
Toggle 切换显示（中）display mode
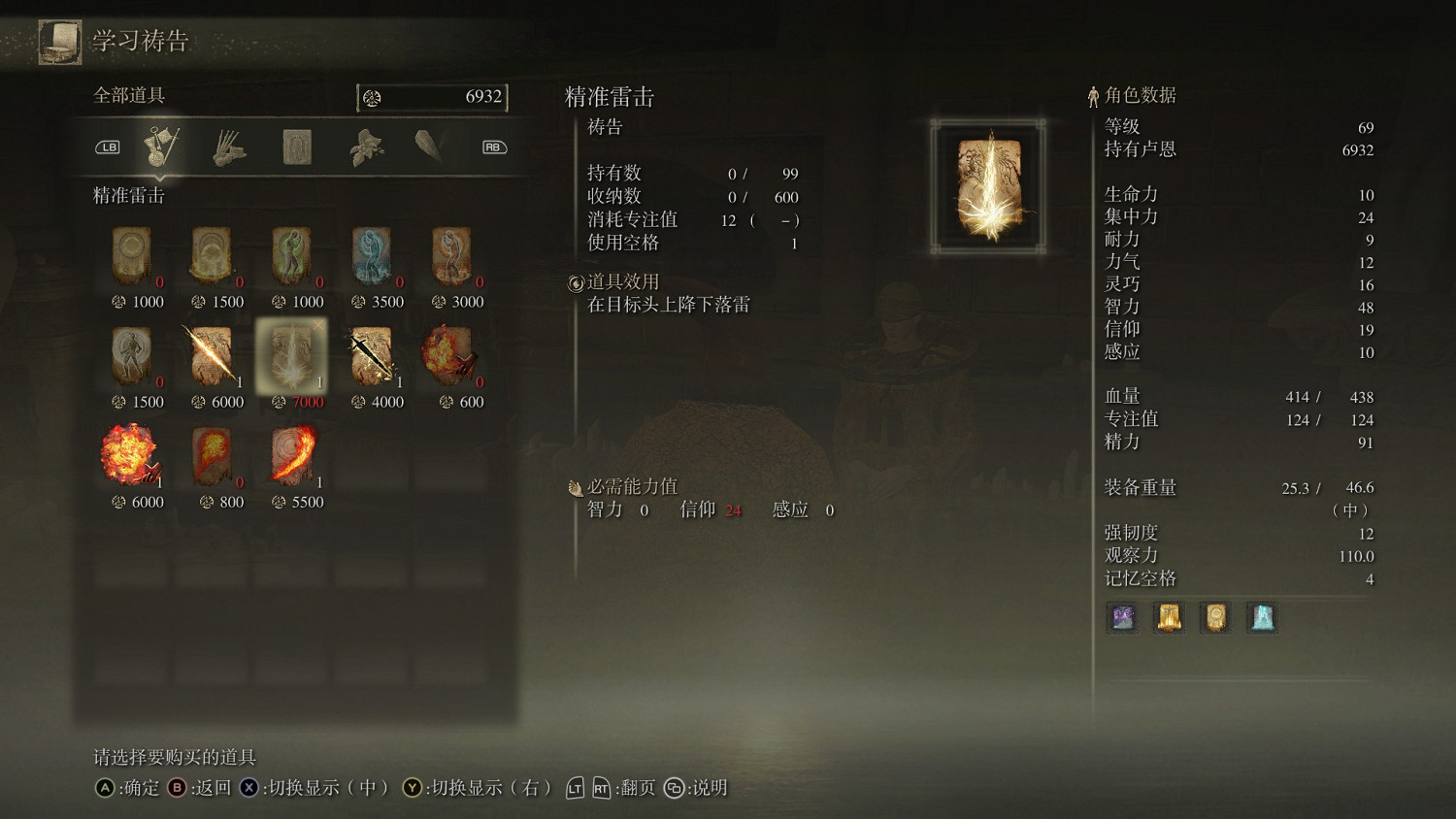coord(320,789)
